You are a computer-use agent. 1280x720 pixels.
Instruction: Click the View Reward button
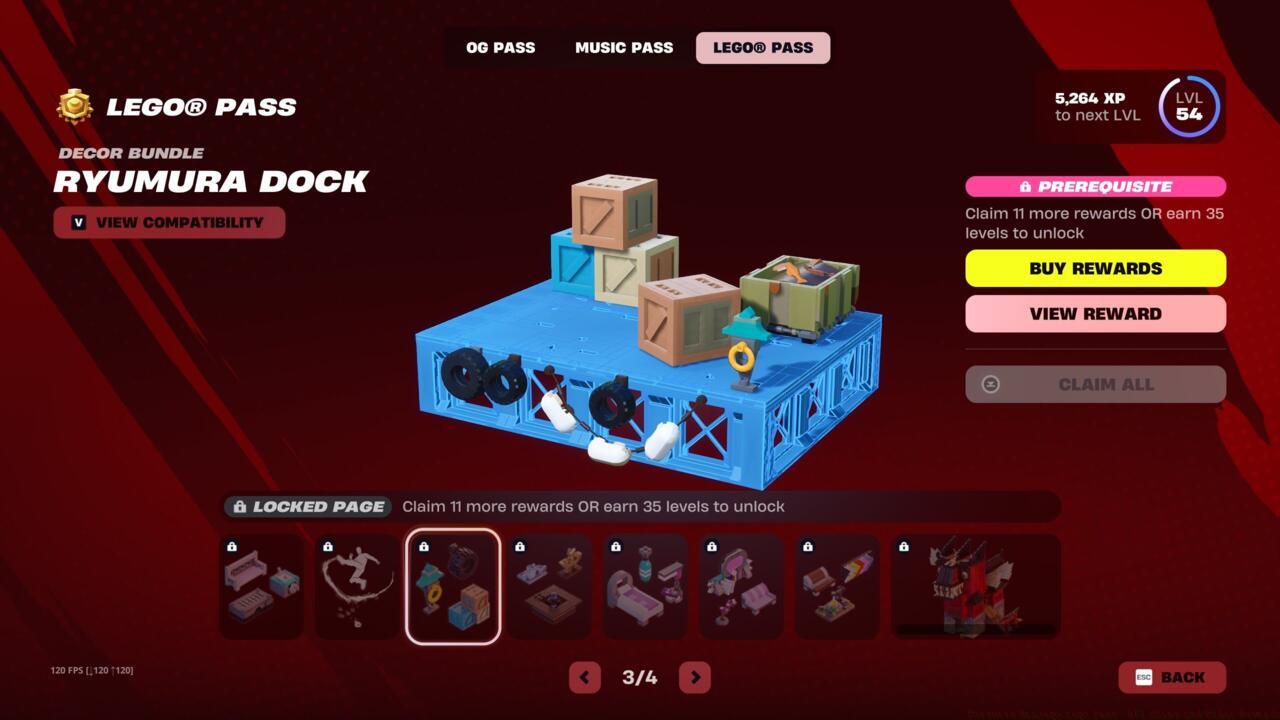click(1095, 313)
